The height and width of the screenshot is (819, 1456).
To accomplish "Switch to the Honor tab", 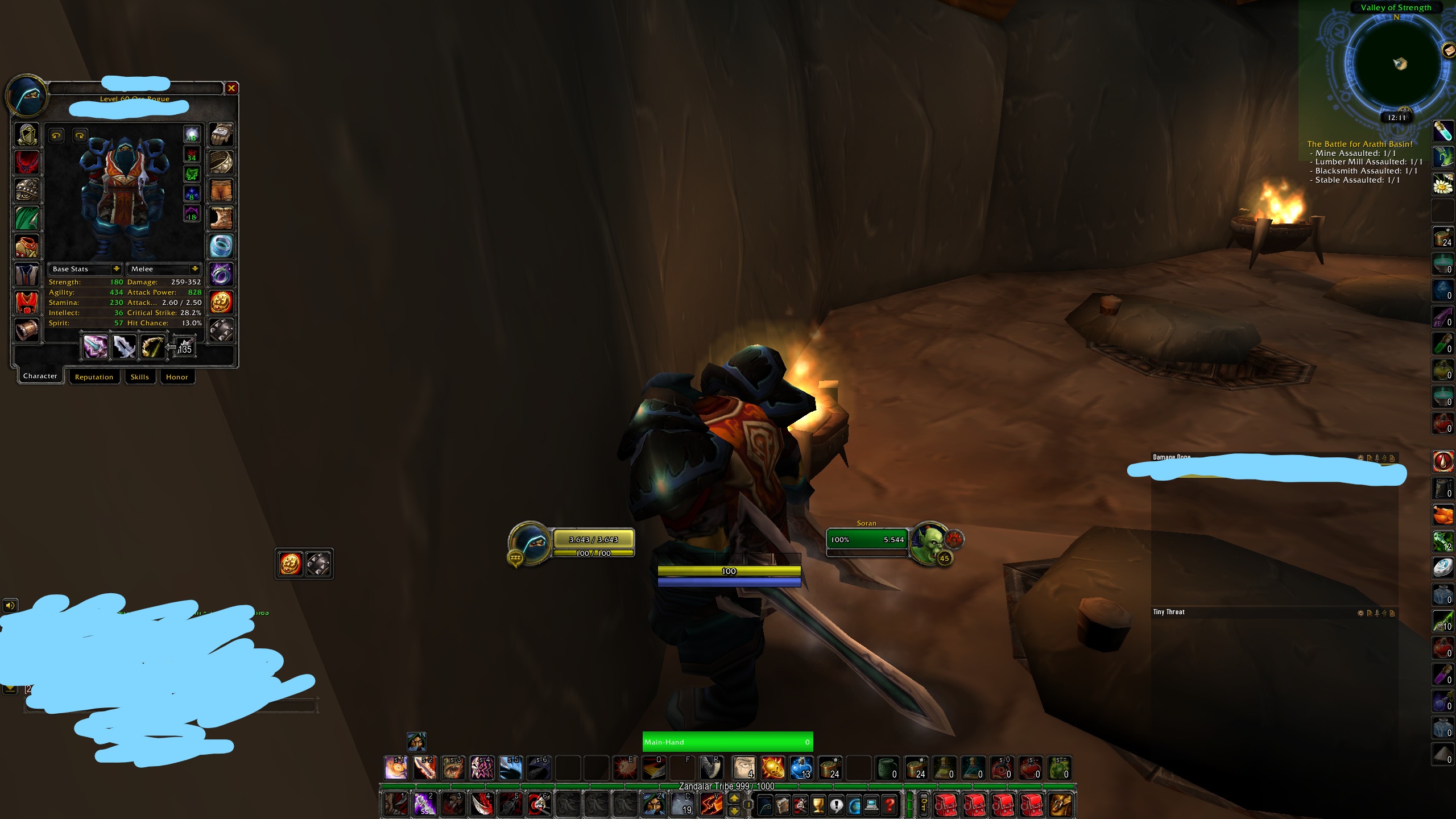I will (x=177, y=377).
